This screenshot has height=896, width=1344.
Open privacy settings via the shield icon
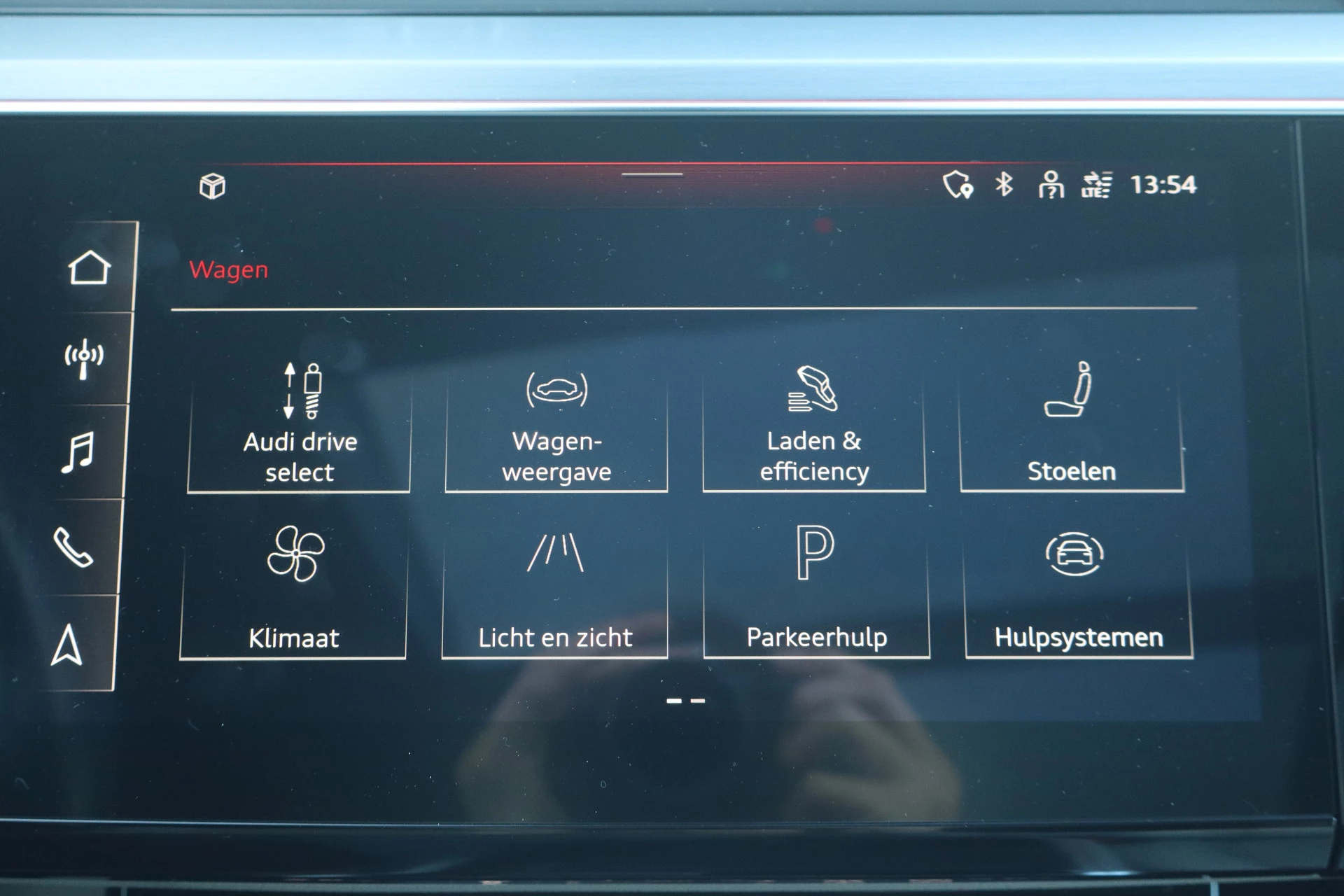tap(957, 185)
